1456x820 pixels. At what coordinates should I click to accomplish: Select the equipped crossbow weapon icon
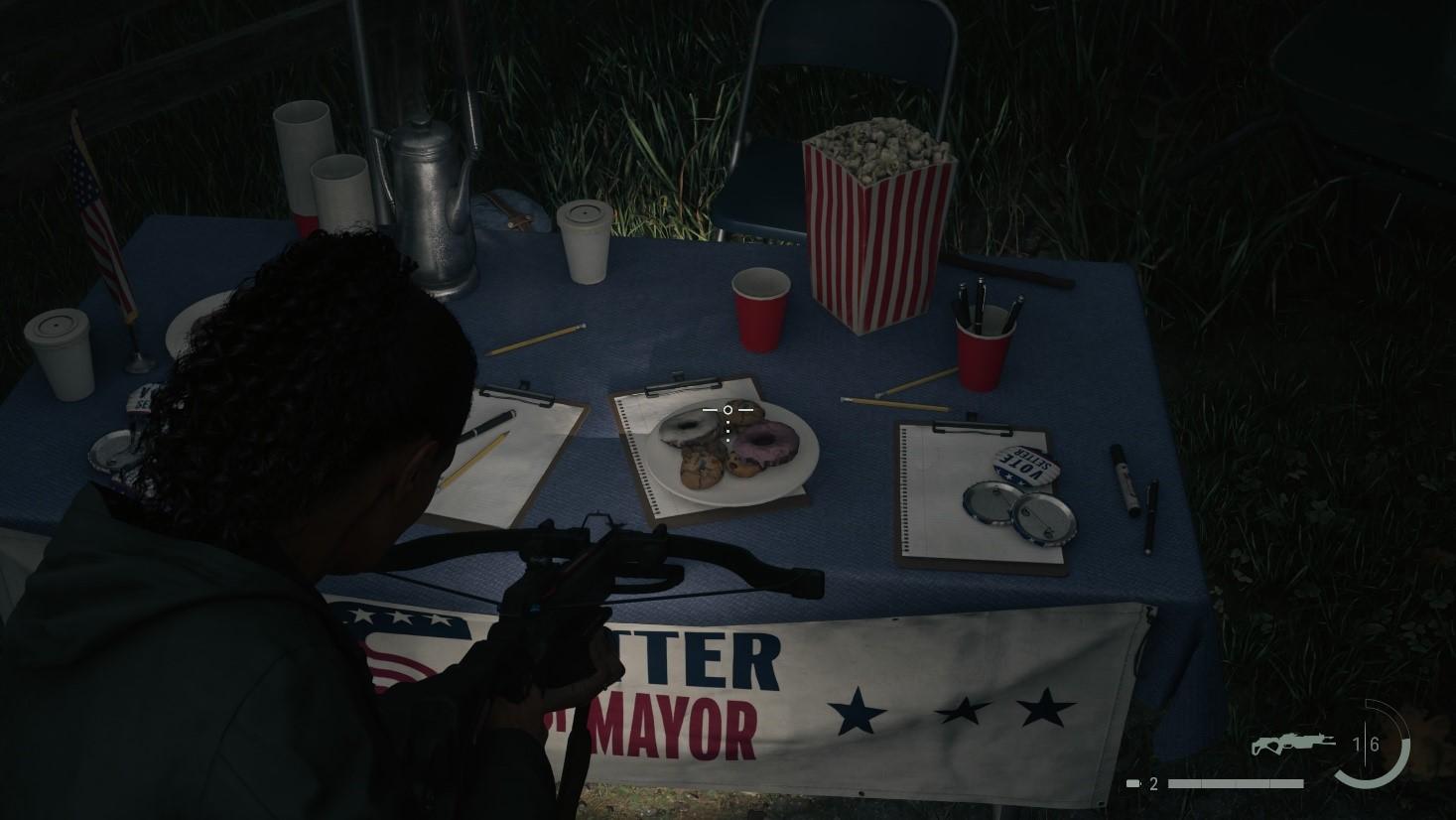(1292, 744)
